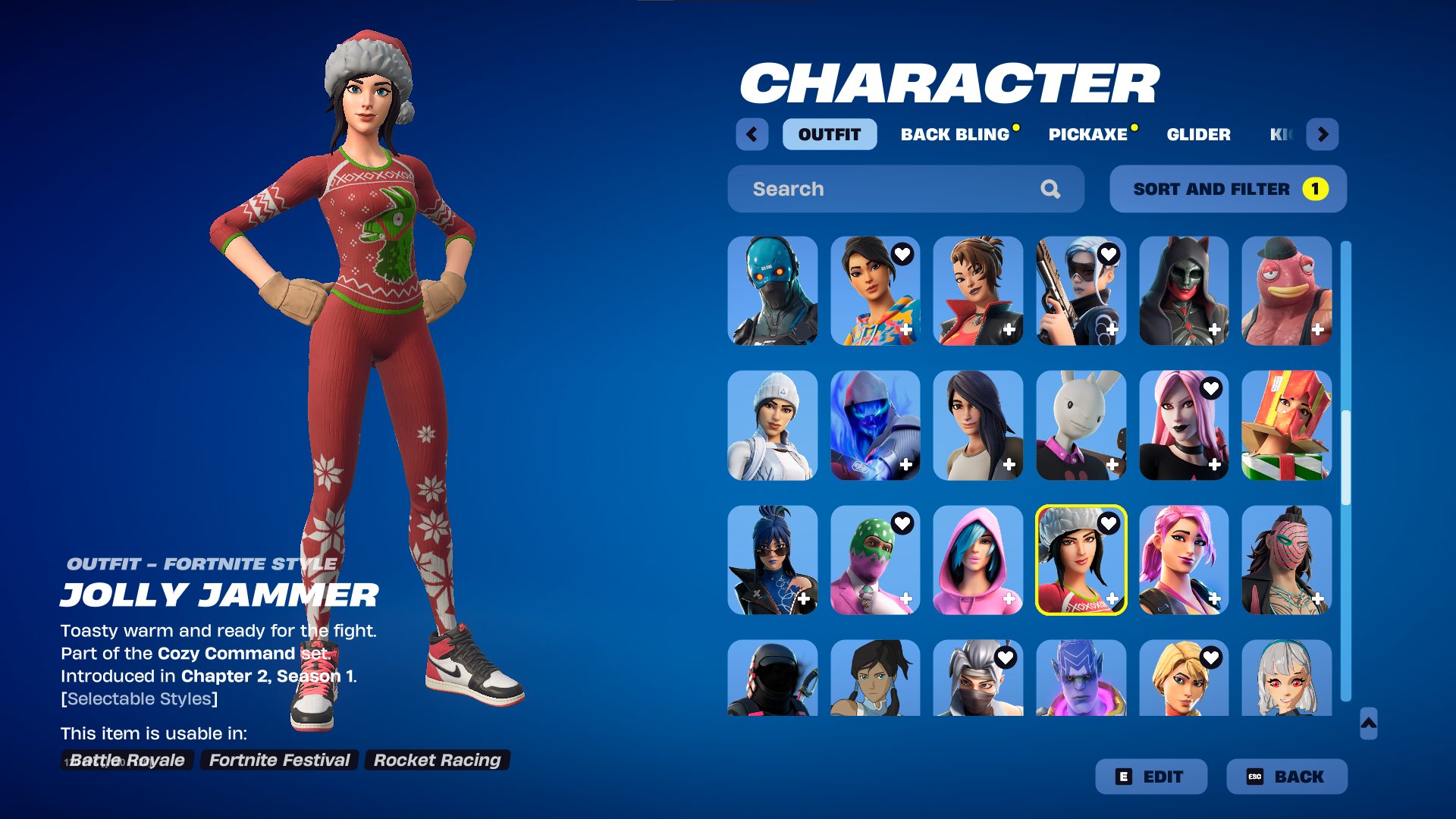The width and height of the screenshot is (1456, 819).
Task: Unfavorite the Jolly Jammer outfit heart
Action: click(x=1109, y=523)
